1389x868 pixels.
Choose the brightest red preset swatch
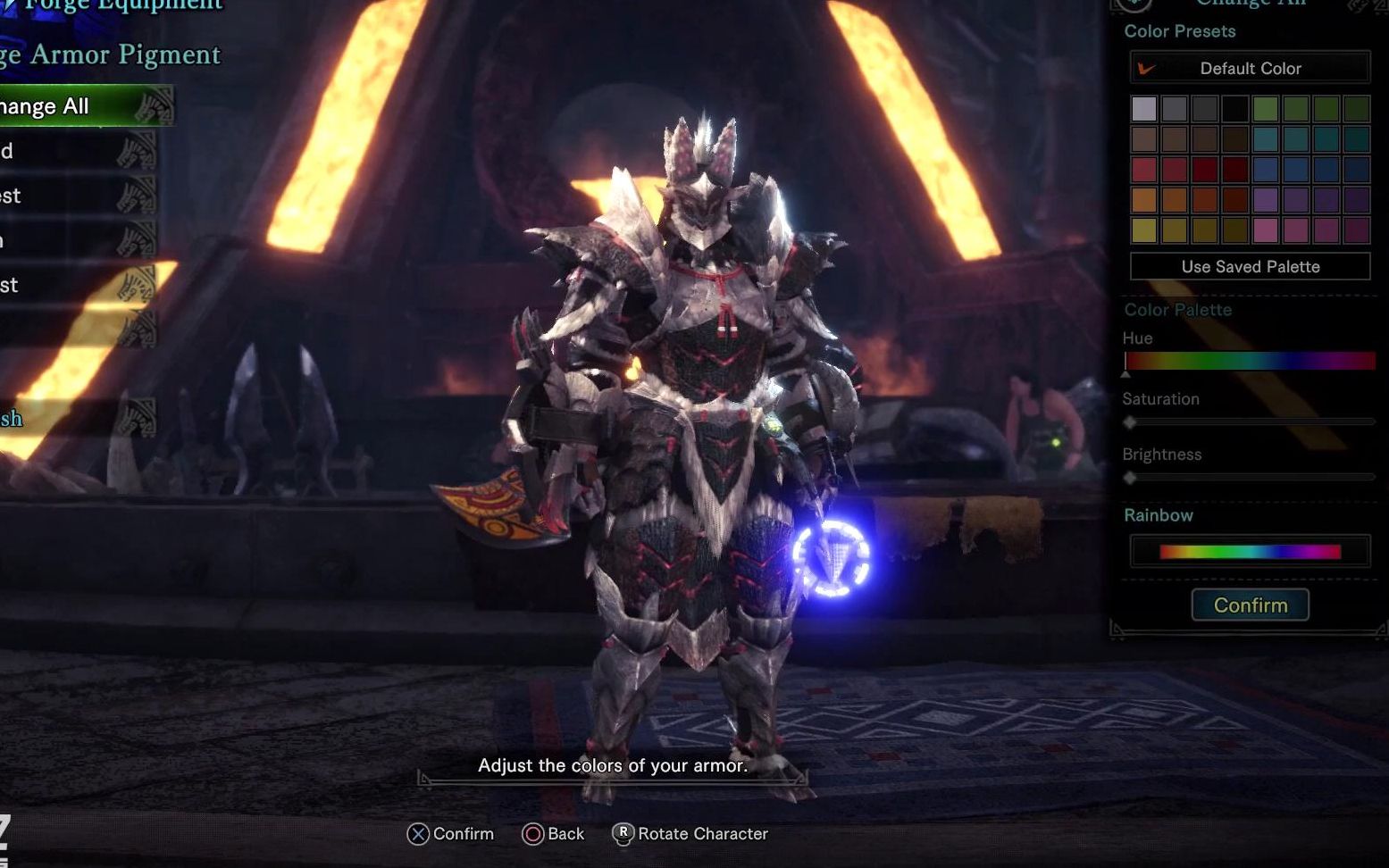coord(1144,170)
